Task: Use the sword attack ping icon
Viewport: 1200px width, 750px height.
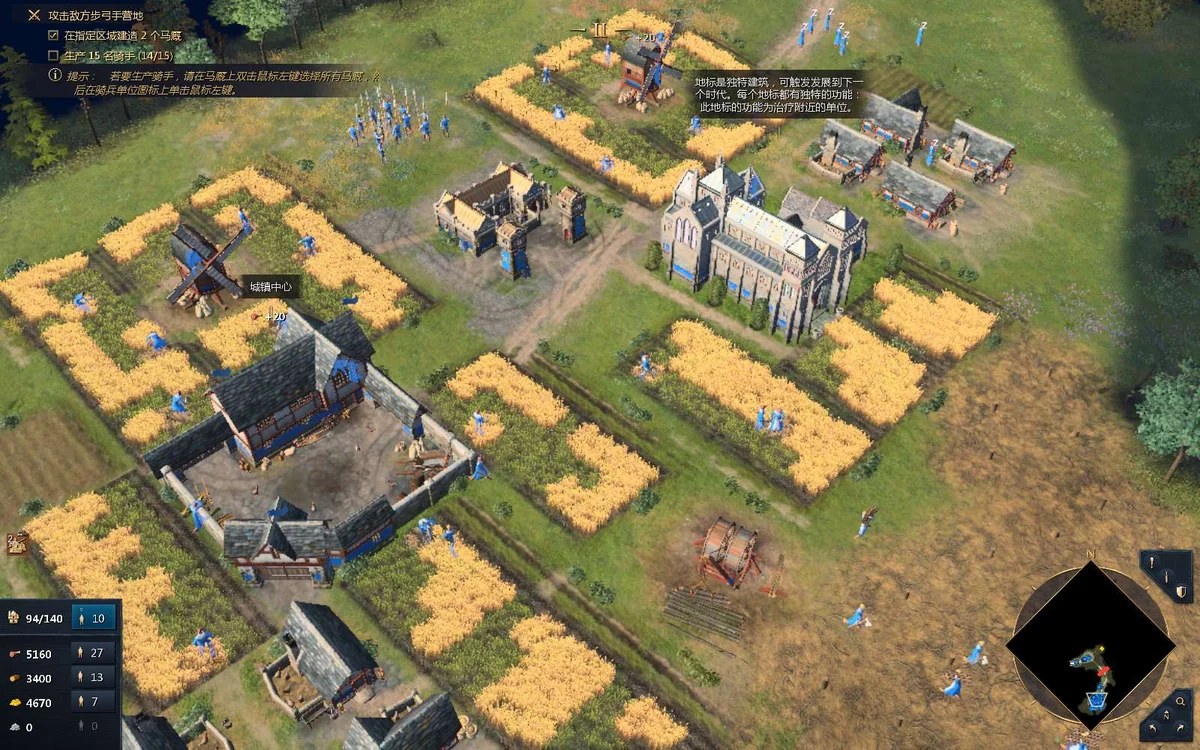Action: [1165, 577]
